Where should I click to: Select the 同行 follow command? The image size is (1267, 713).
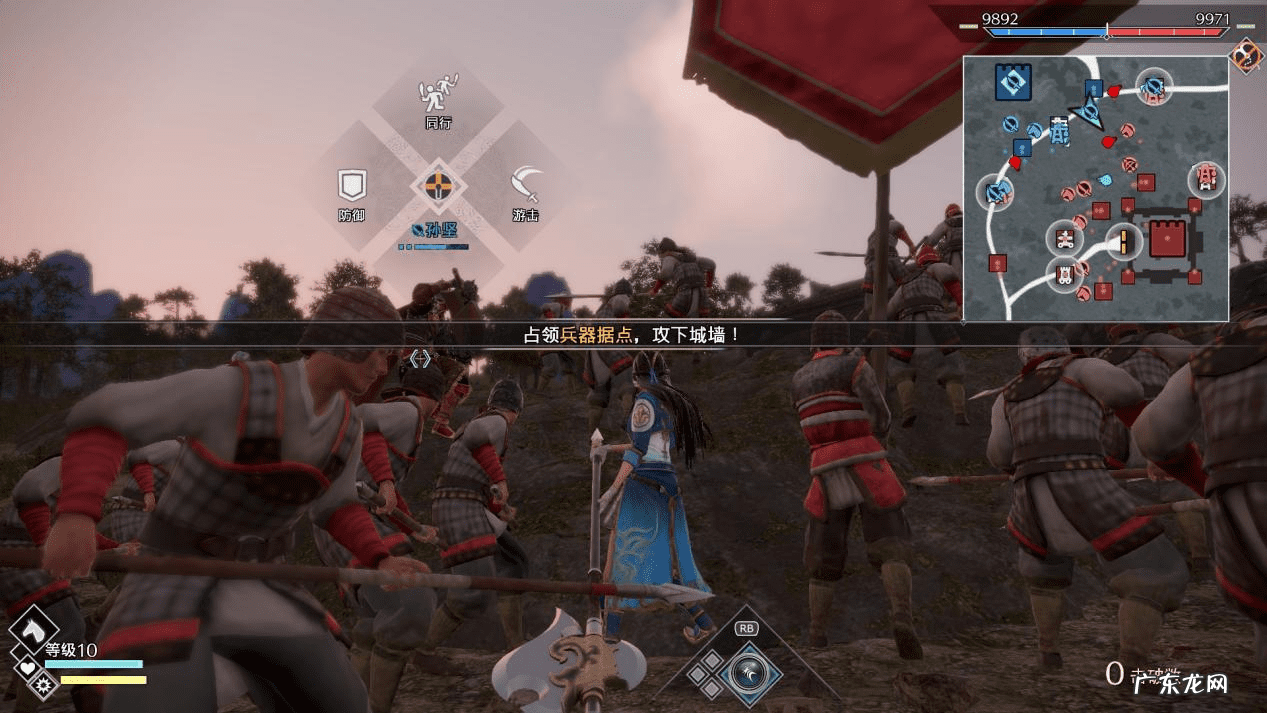coord(438,101)
